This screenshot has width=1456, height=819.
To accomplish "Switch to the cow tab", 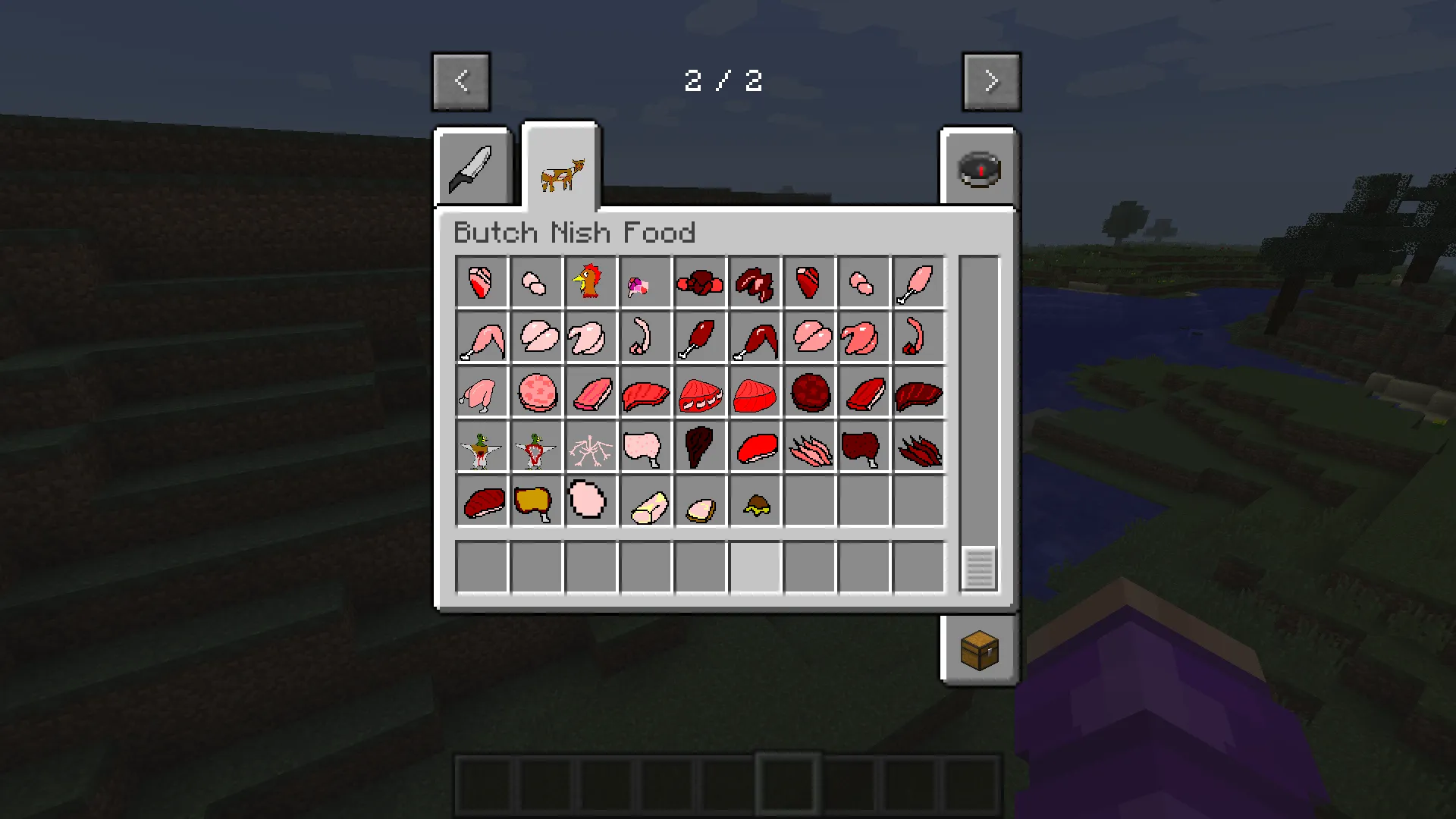I will [x=560, y=168].
